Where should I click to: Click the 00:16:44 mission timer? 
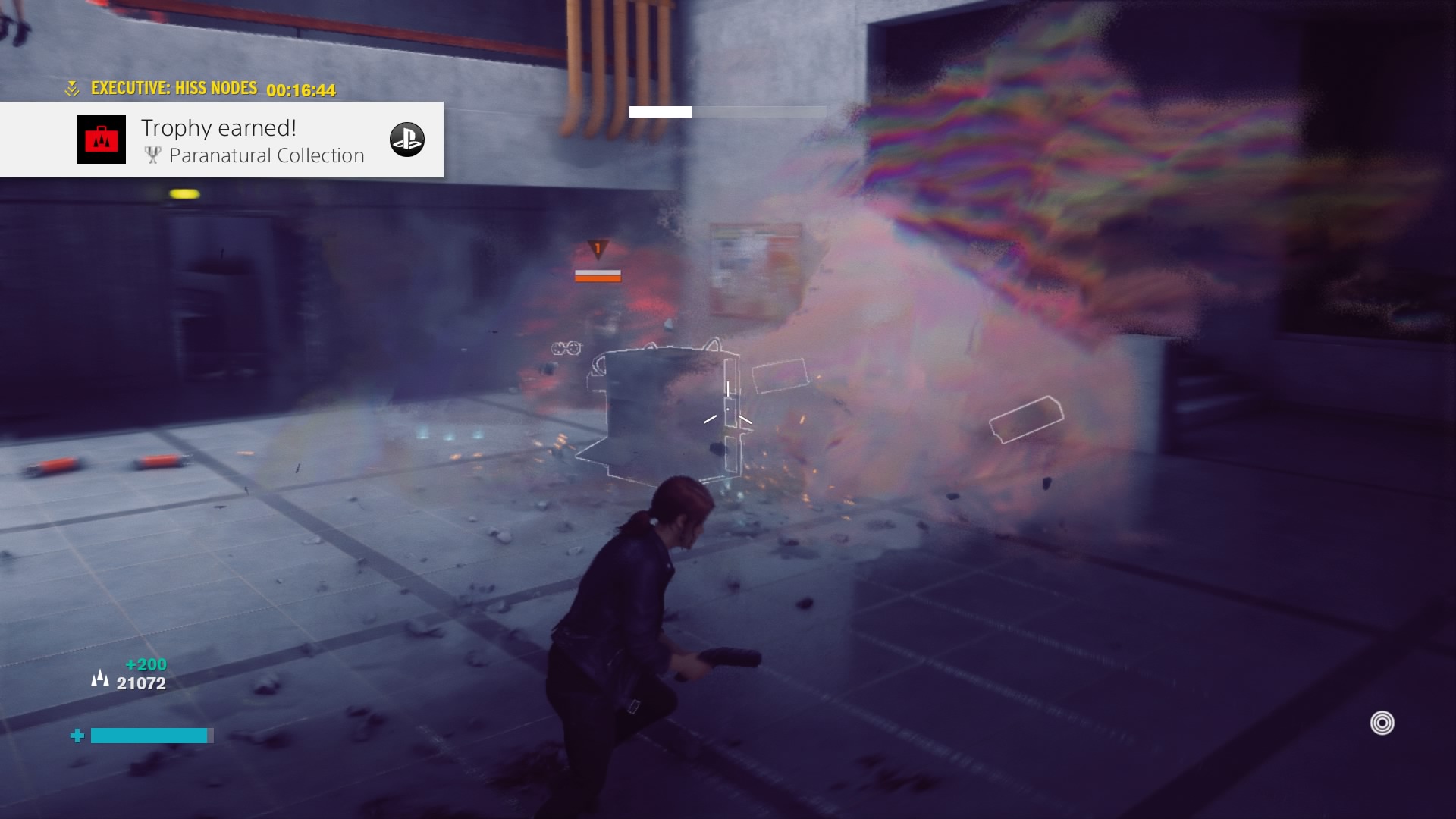[x=303, y=91]
